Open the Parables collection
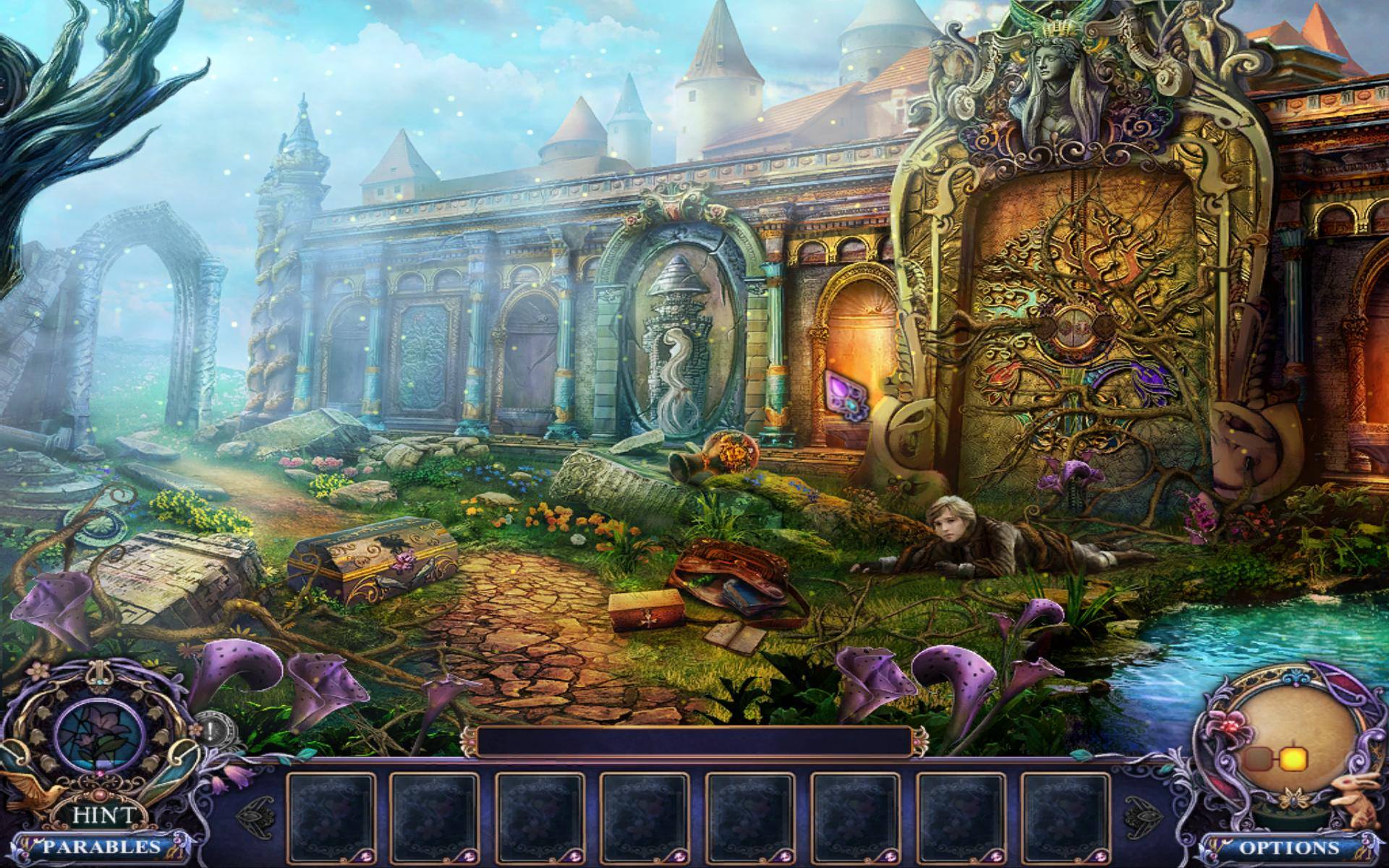Image resolution: width=1389 pixels, height=868 pixels. 101,846
